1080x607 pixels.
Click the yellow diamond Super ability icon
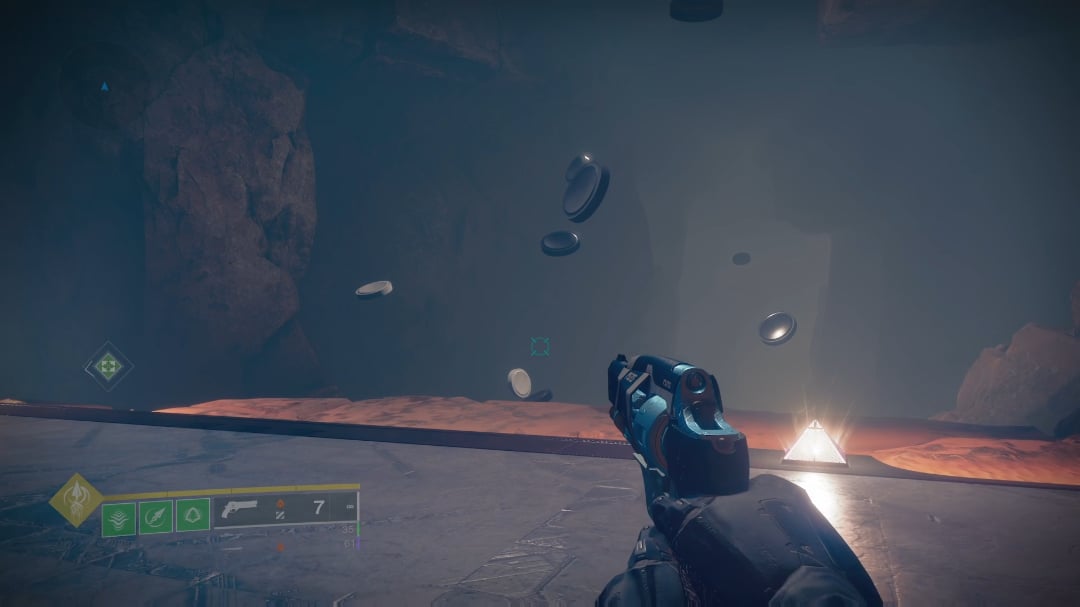(x=75, y=499)
